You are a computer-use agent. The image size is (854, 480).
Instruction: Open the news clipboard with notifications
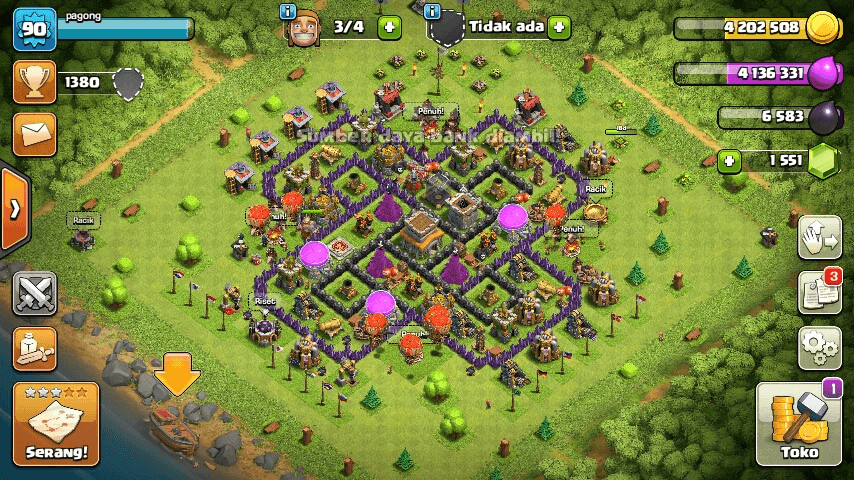[x=818, y=292]
